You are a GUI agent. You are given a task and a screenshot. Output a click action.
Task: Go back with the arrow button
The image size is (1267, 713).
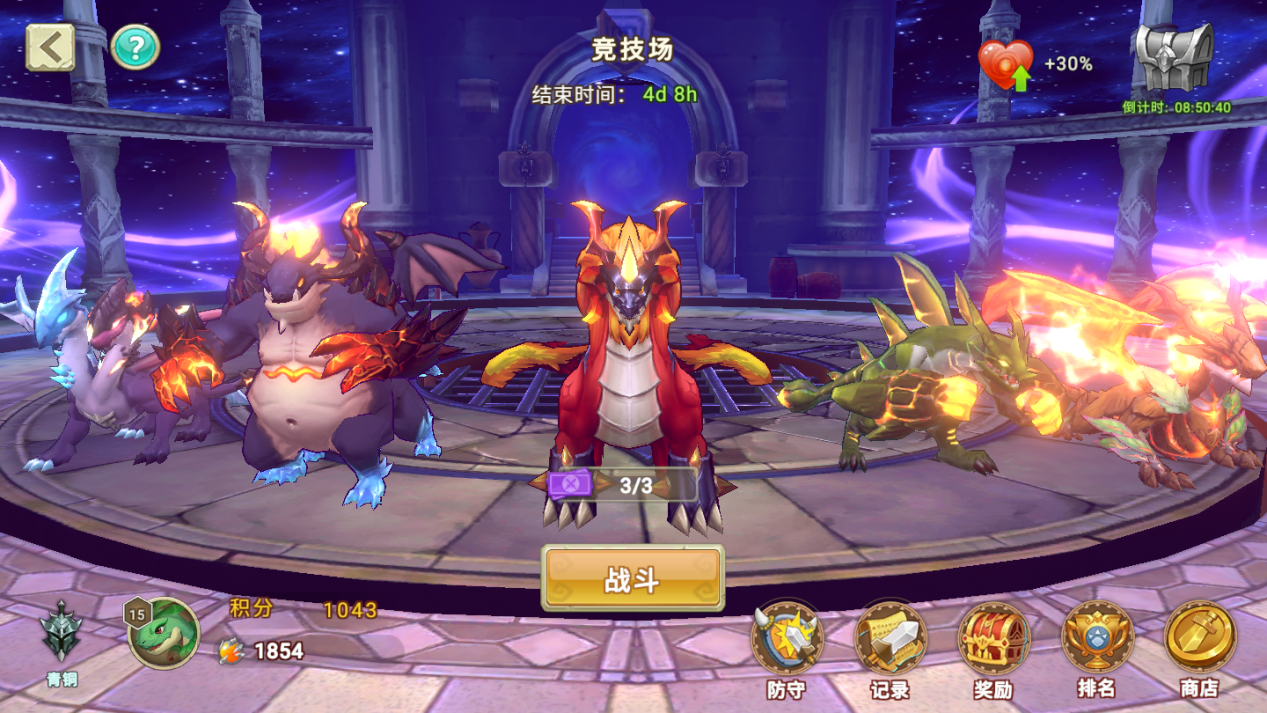point(50,47)
